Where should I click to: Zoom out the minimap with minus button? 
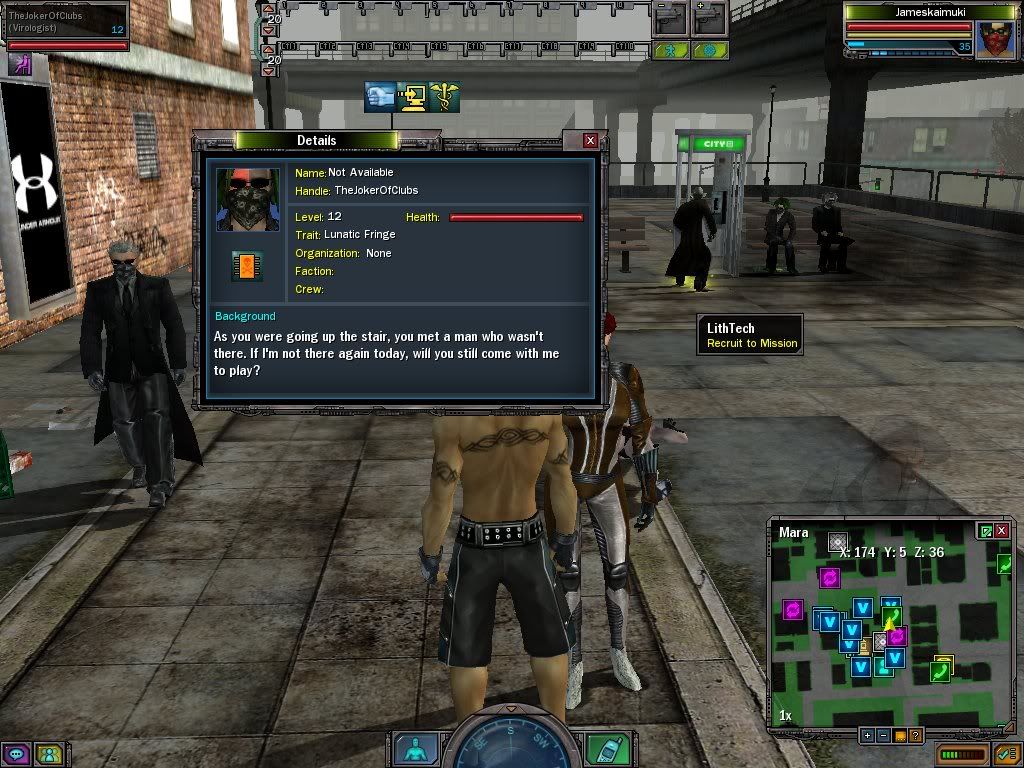point(883,735)
